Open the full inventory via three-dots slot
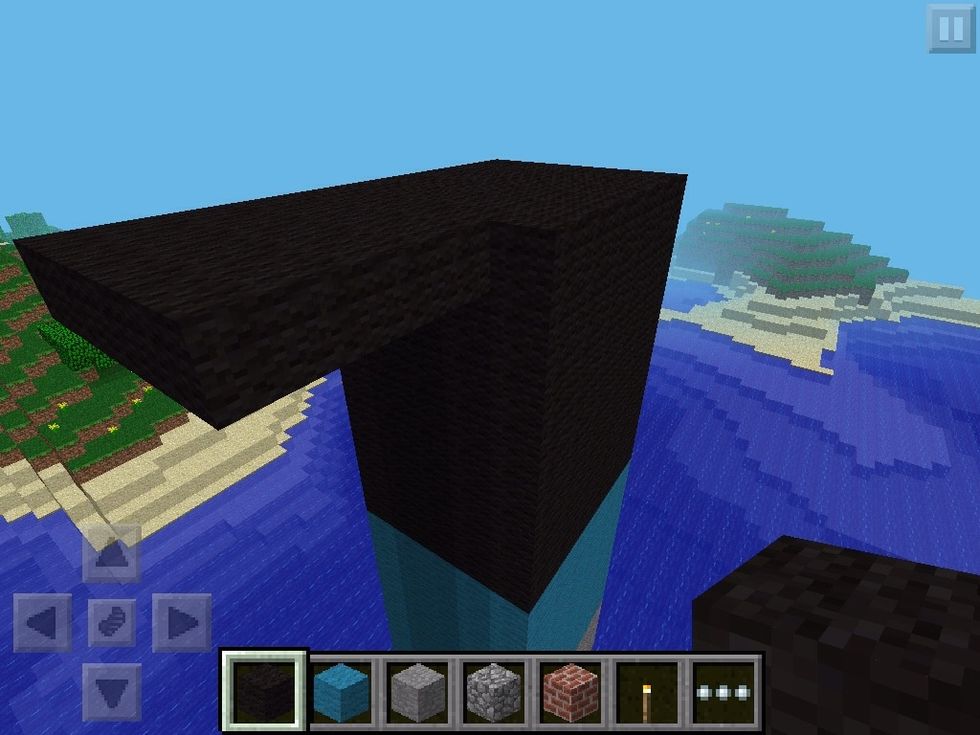The image size is (980, 735). [726, 691]
